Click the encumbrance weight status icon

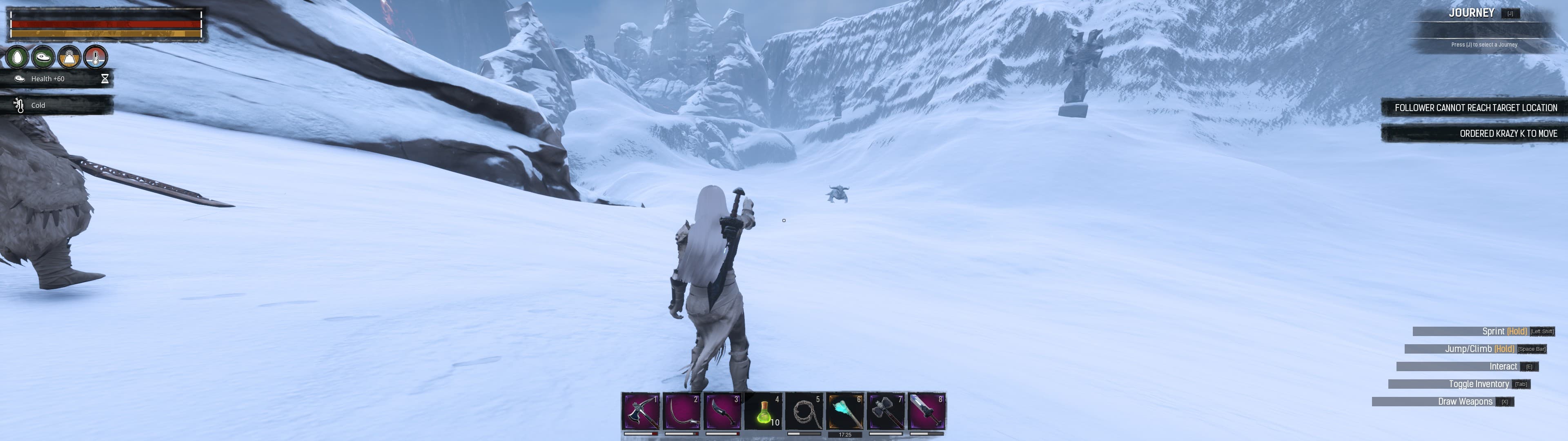click(x=69, y=57)
